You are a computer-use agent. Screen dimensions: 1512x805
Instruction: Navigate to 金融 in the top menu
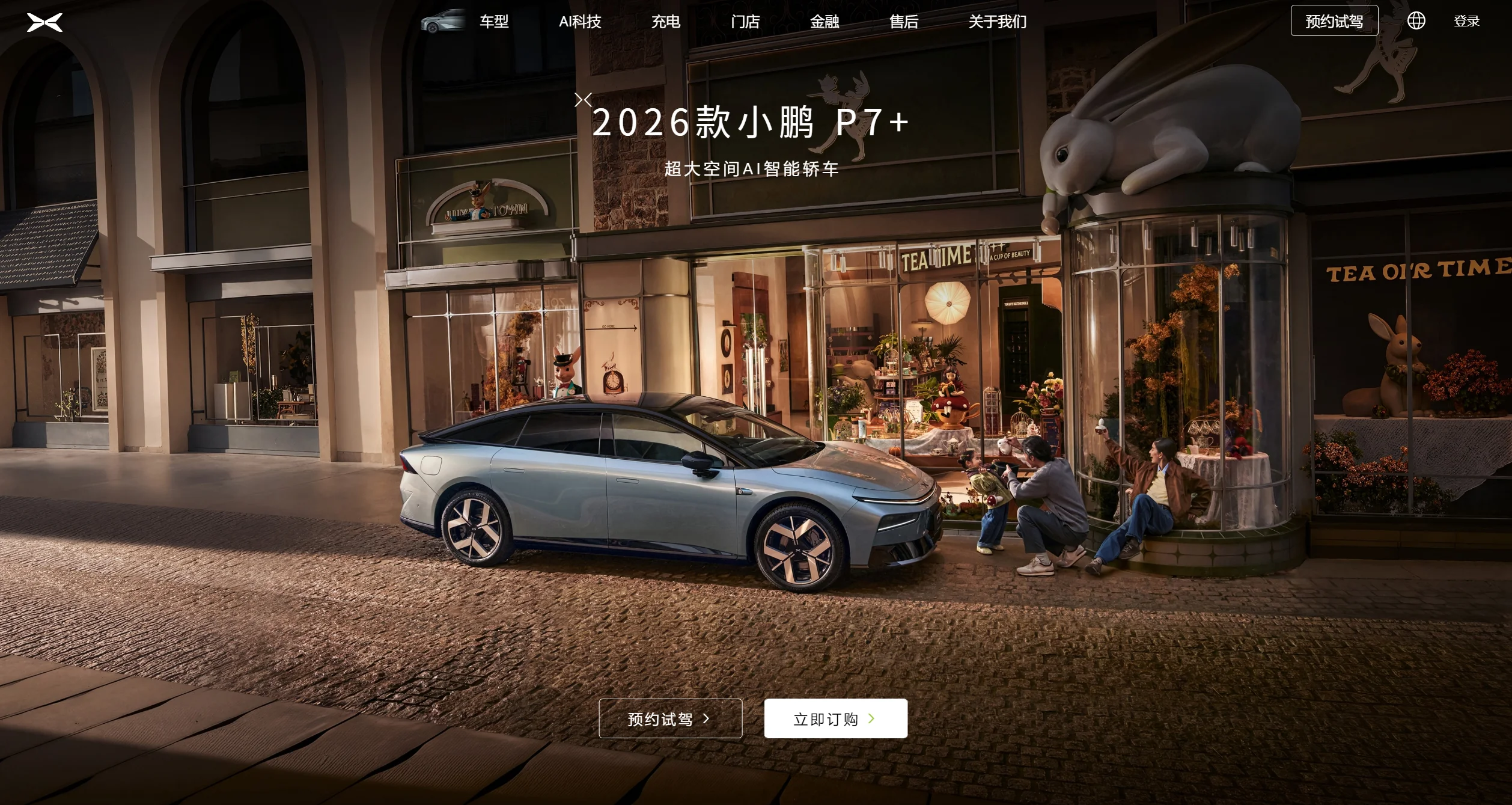pos(824,22)
